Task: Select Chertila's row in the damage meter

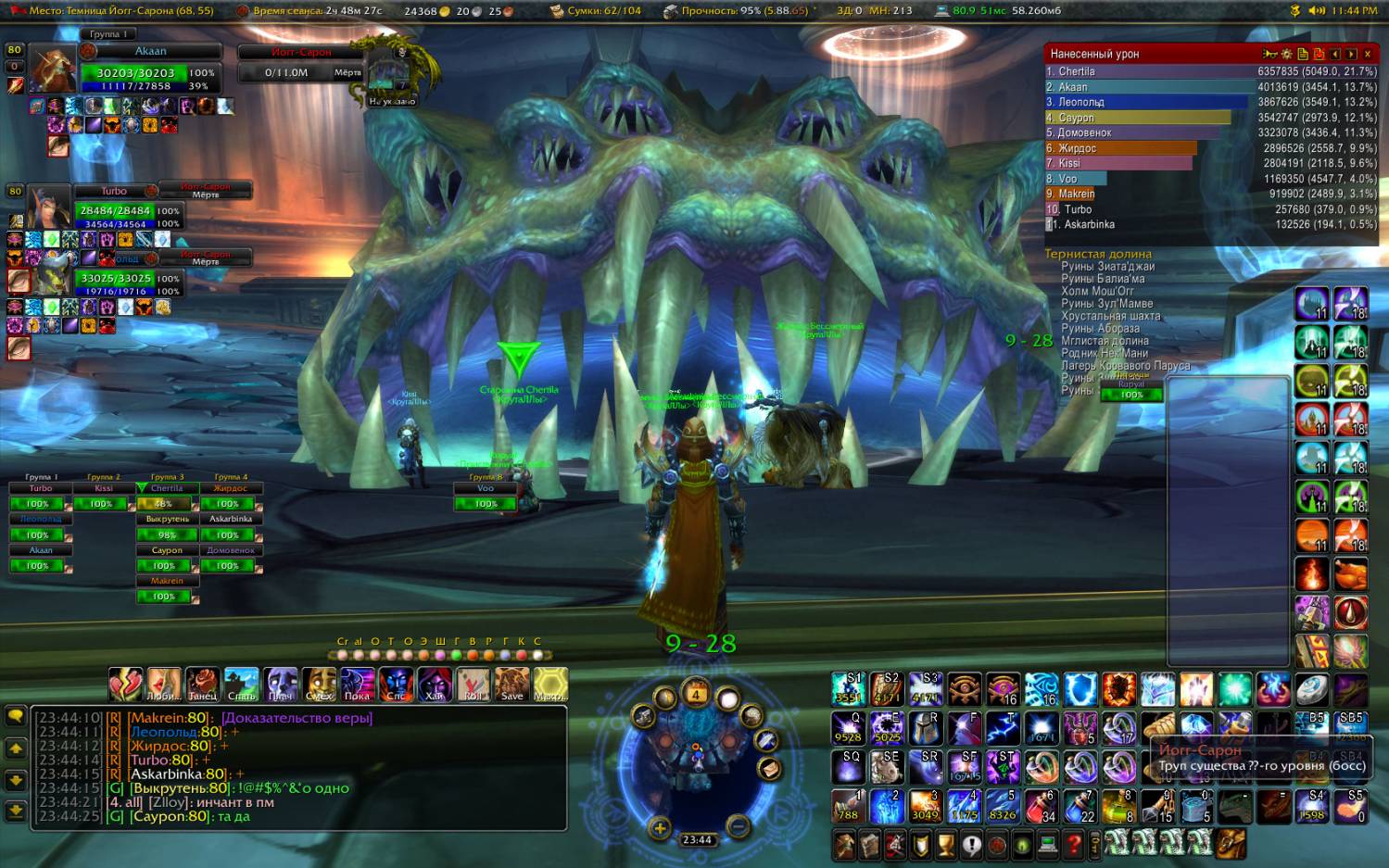Action: point(1149,71)
